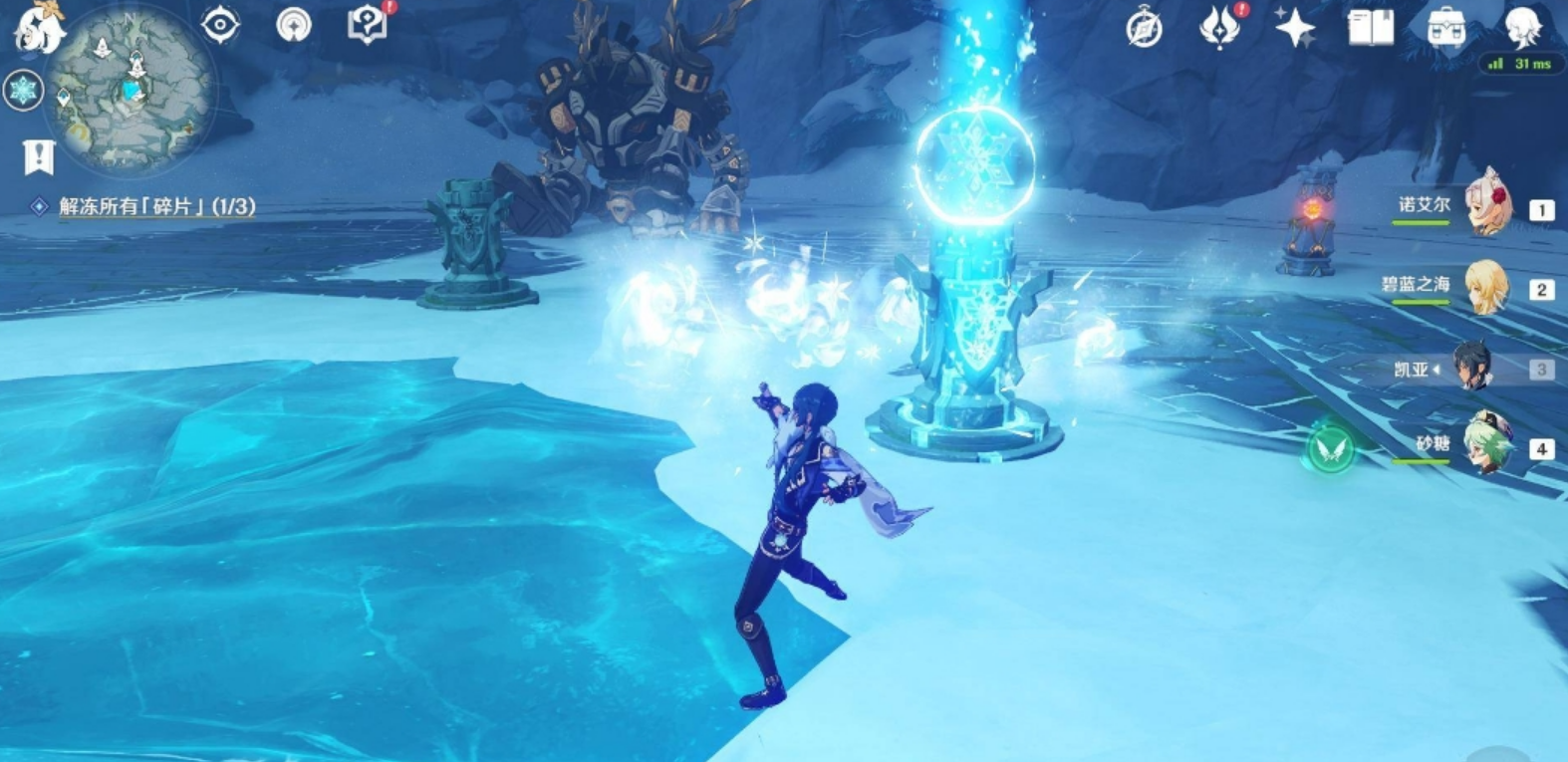Select the active character 凯亚
The height and width of the screenshot is (762, 1568).
(x=1472, y=369)
